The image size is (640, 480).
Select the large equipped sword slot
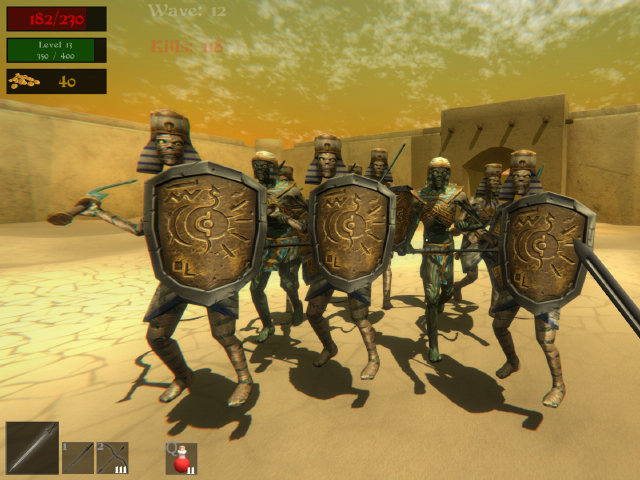(32, 447)
